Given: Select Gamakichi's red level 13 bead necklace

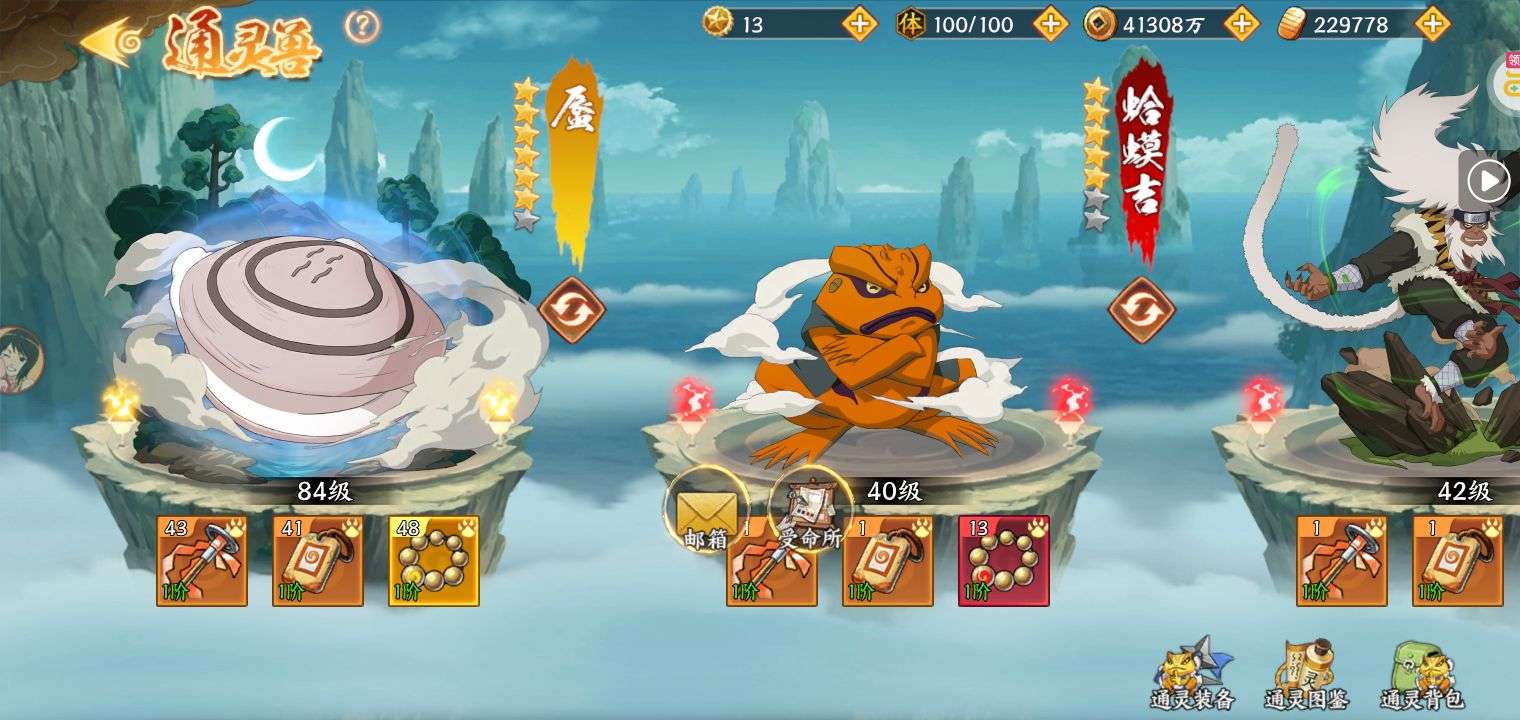Looking at the screenshot, I should click(1004, 561).
